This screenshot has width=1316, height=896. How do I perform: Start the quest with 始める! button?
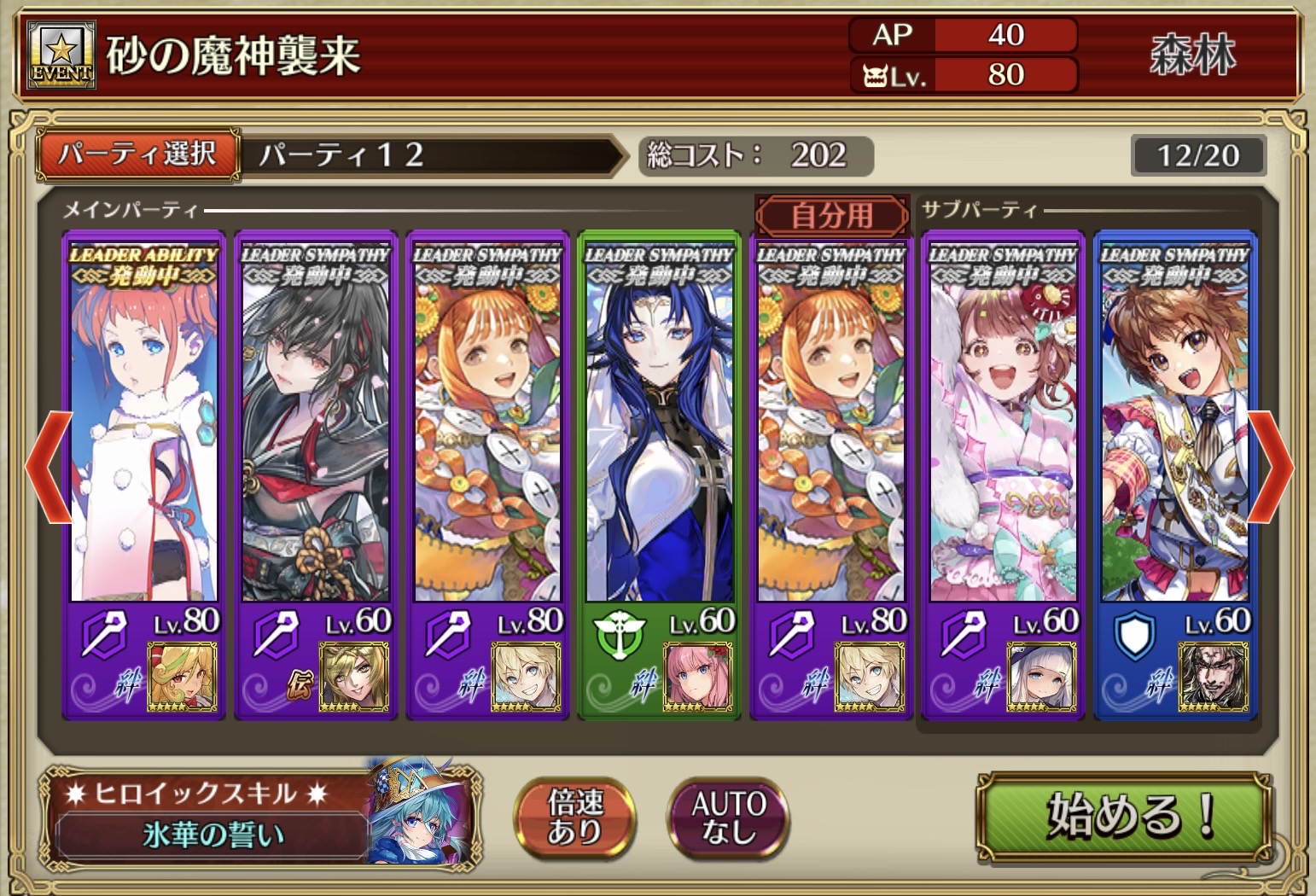tap(1124, 816)
